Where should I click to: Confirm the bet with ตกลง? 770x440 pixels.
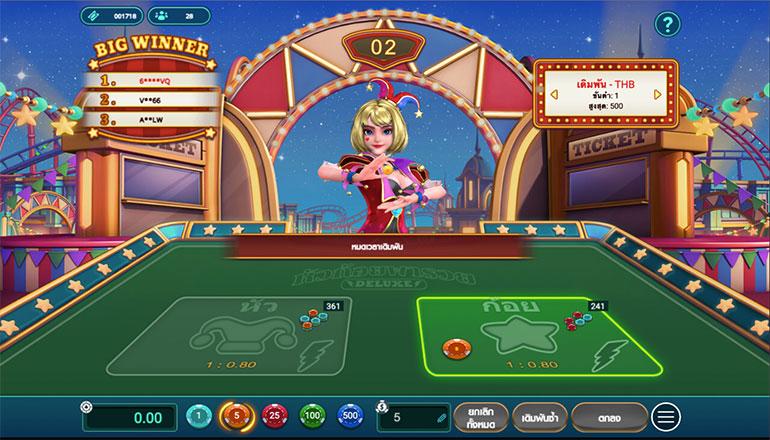(x=609, y=416)
